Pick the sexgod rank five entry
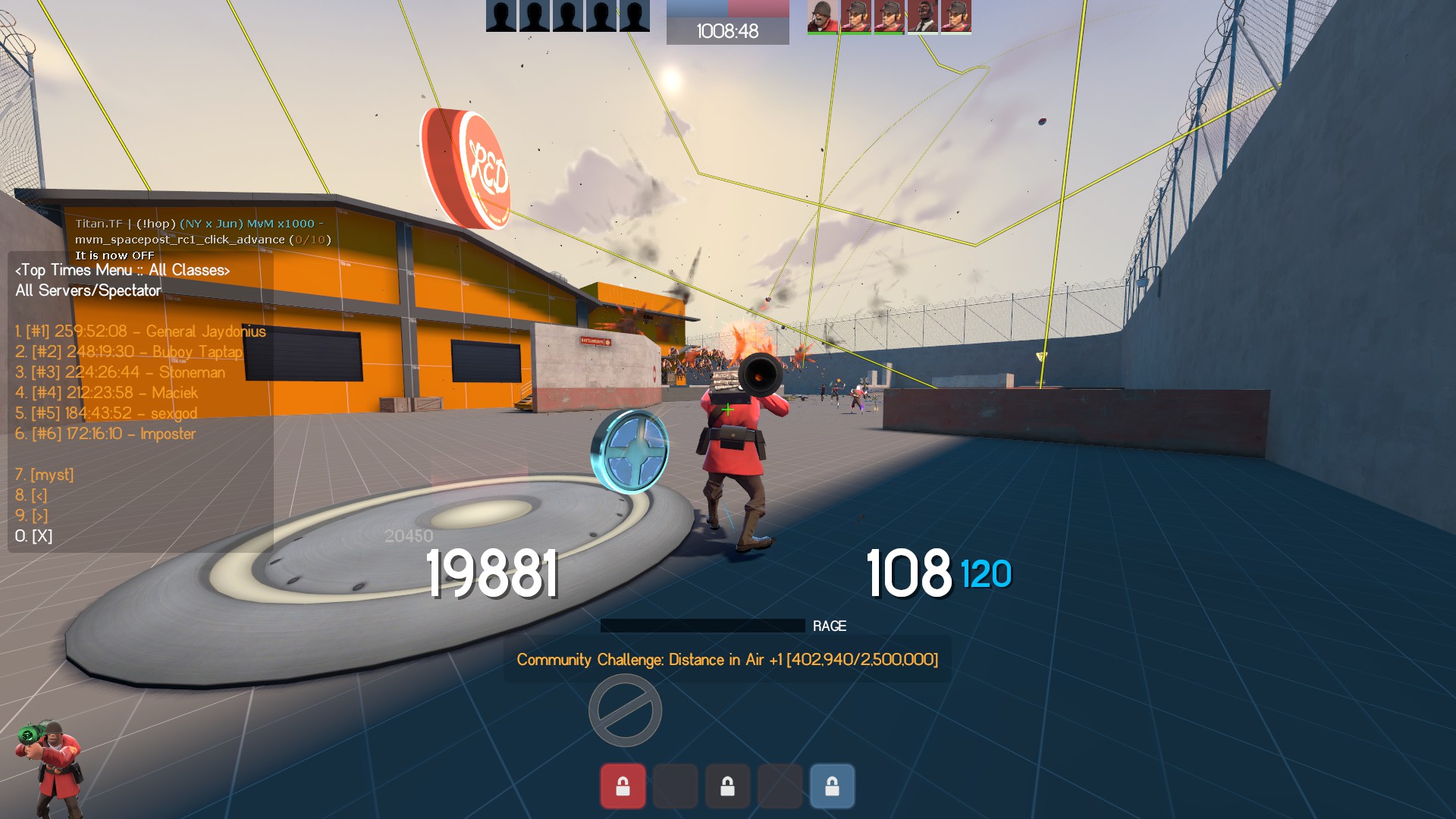Image resolution: width=1456 pixels, height=819 pixels. (x=106, y=413)
